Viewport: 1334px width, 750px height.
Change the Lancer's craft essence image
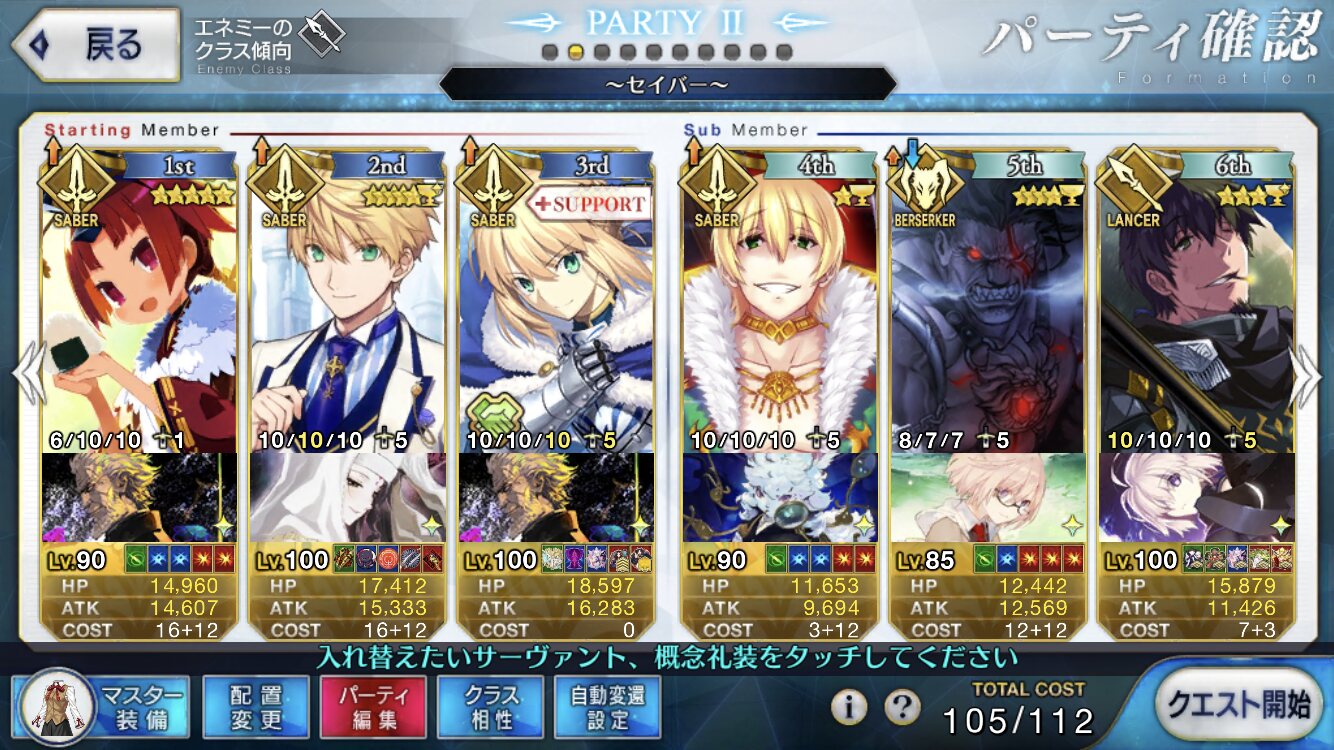(1196, 497)
